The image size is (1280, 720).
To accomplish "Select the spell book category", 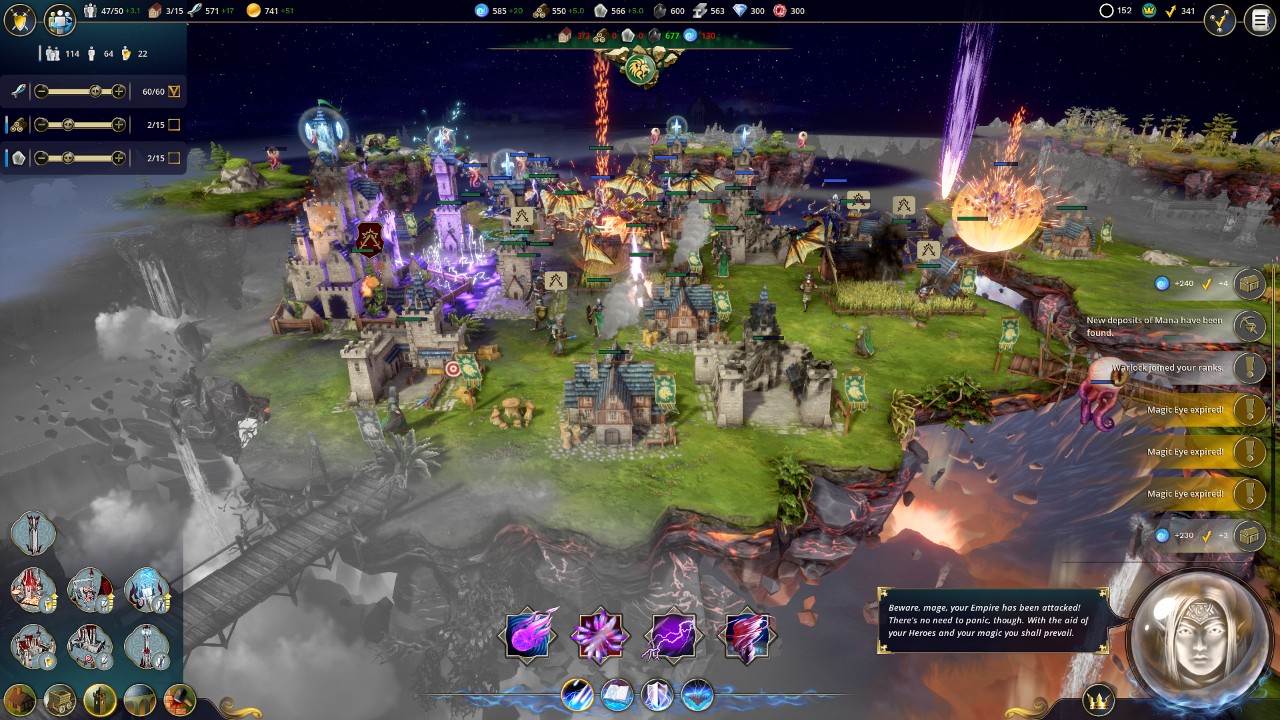I will 617,696.
